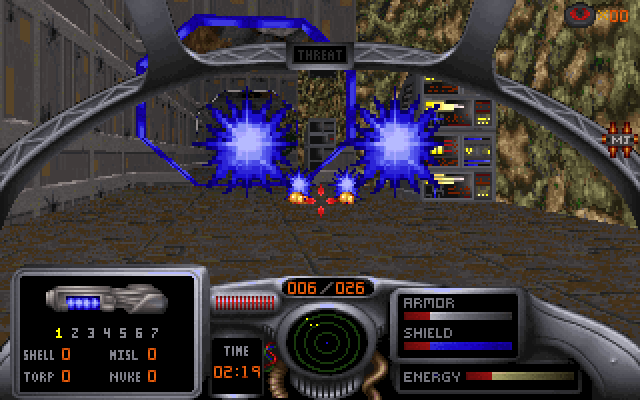
Task: Click the THREAT indicator panel
Action: [x=320, y=55]
